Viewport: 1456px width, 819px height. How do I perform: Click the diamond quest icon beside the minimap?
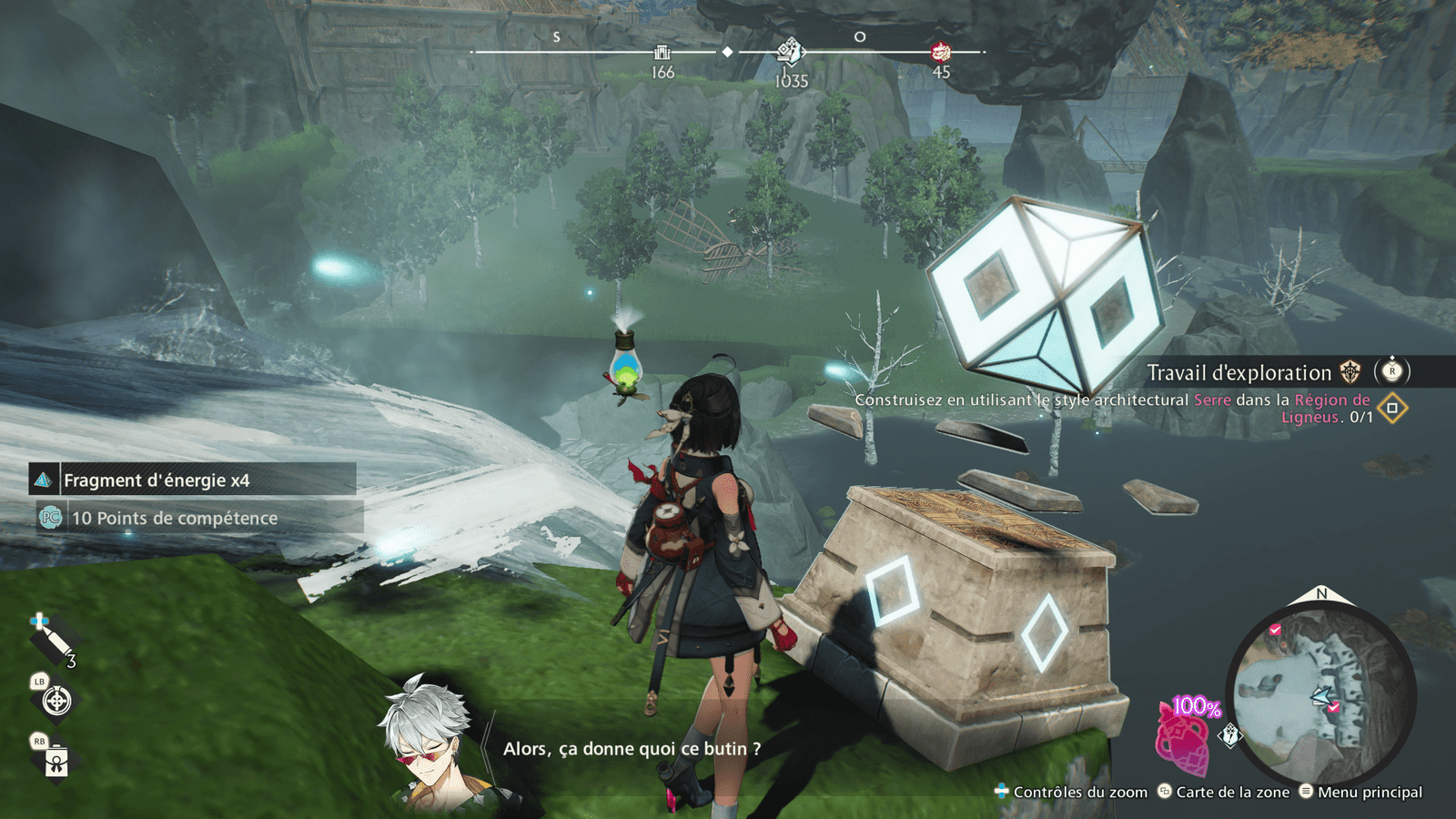[x=1230, y=734]
